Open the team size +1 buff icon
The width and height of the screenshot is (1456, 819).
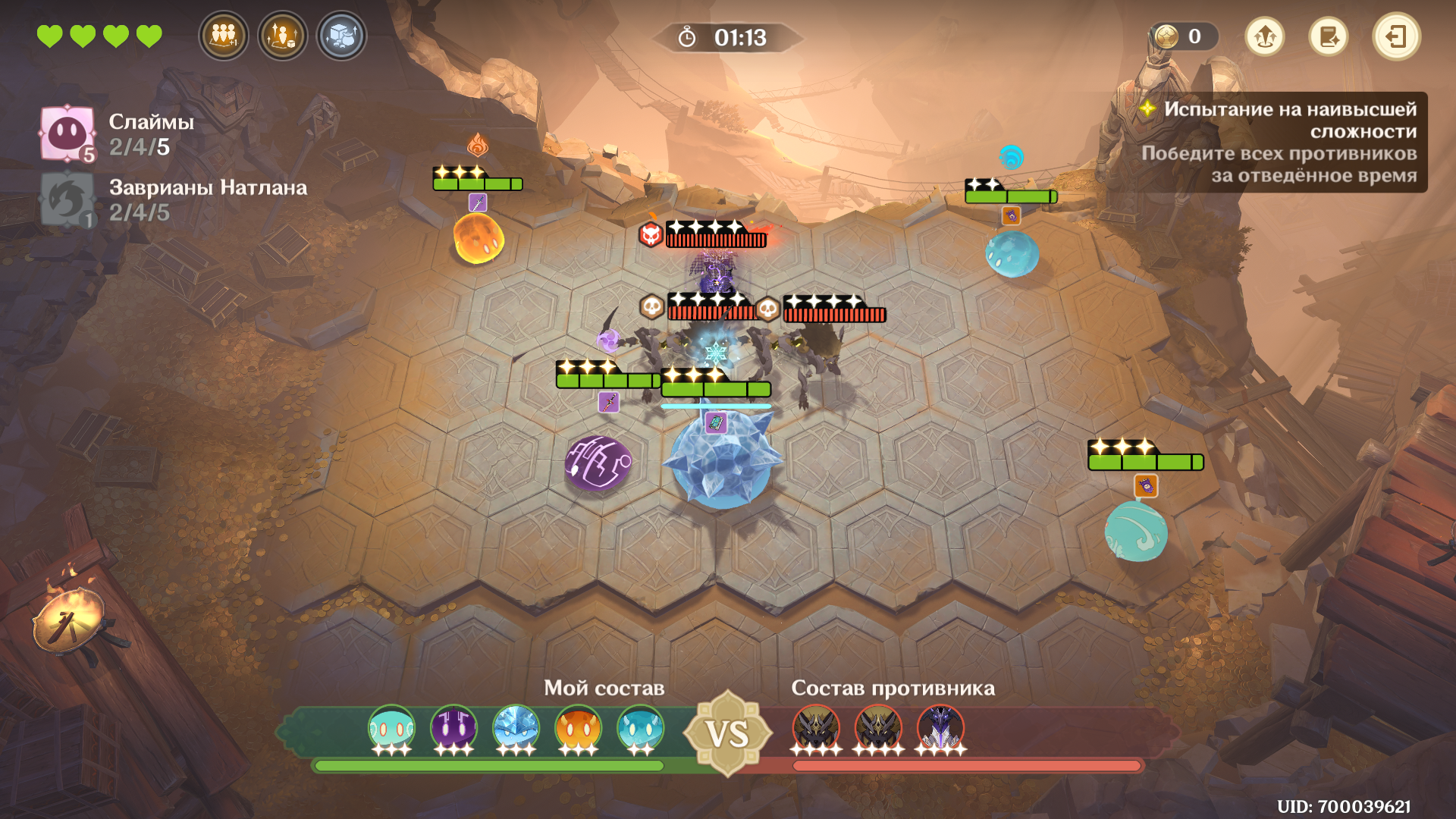pyautogui.click(x=223, y=36)
